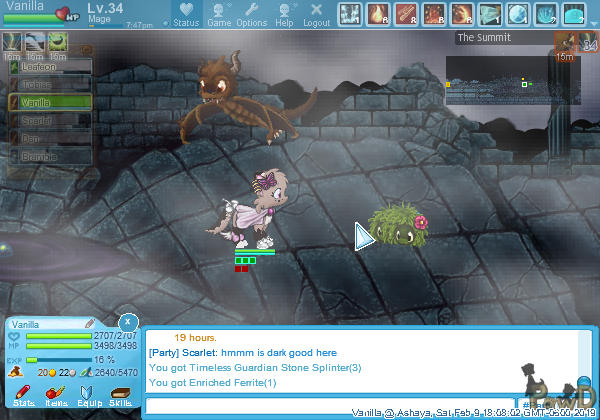Activate the last hotbar skill slot
This screenshot has height=420, width=600.
574,14
